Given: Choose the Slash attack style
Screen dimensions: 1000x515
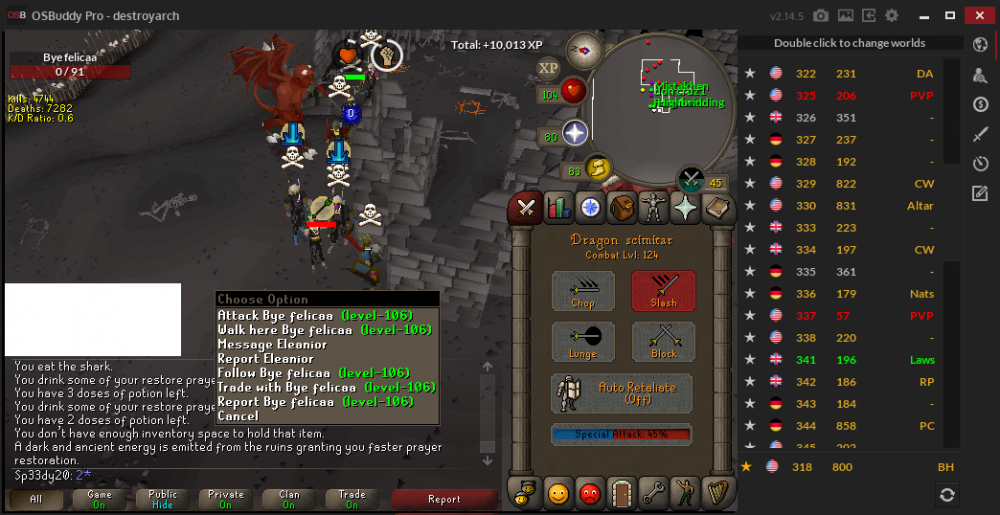Looking at the screenshot, I should click(663, 291).
